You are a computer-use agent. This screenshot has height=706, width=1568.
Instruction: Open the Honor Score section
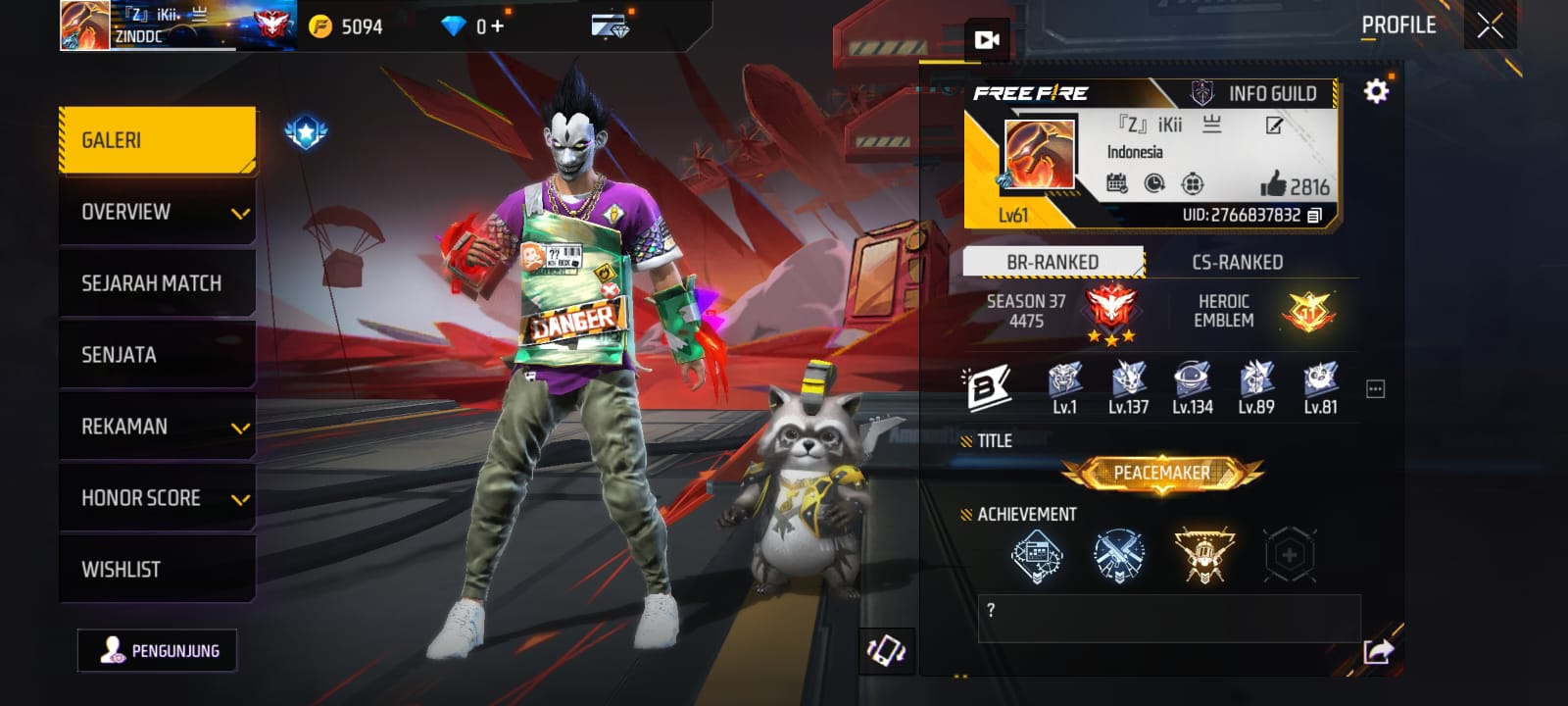[157, 498]
